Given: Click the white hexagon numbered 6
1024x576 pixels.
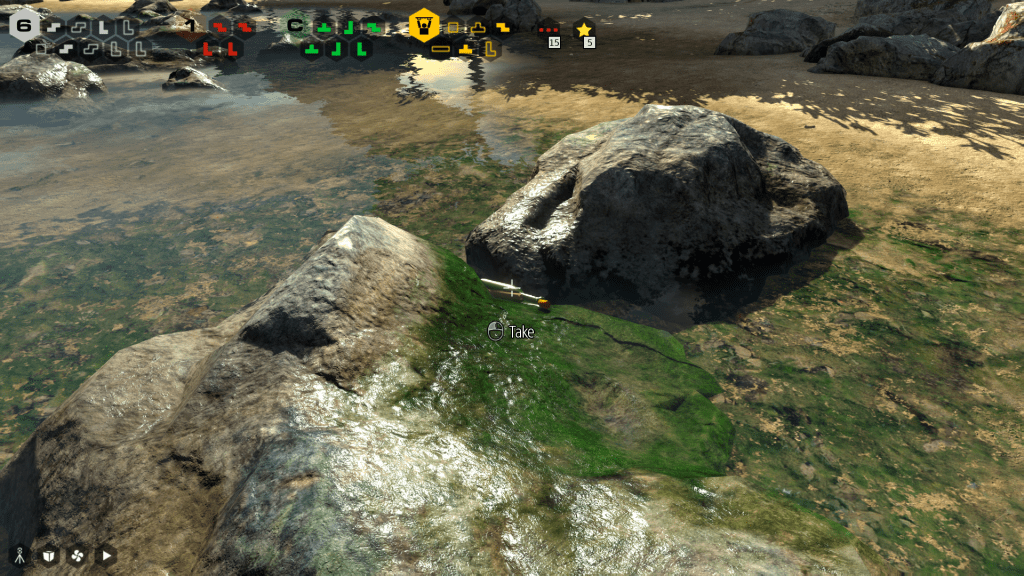Looking at the screenshot, I should (24, 25).
